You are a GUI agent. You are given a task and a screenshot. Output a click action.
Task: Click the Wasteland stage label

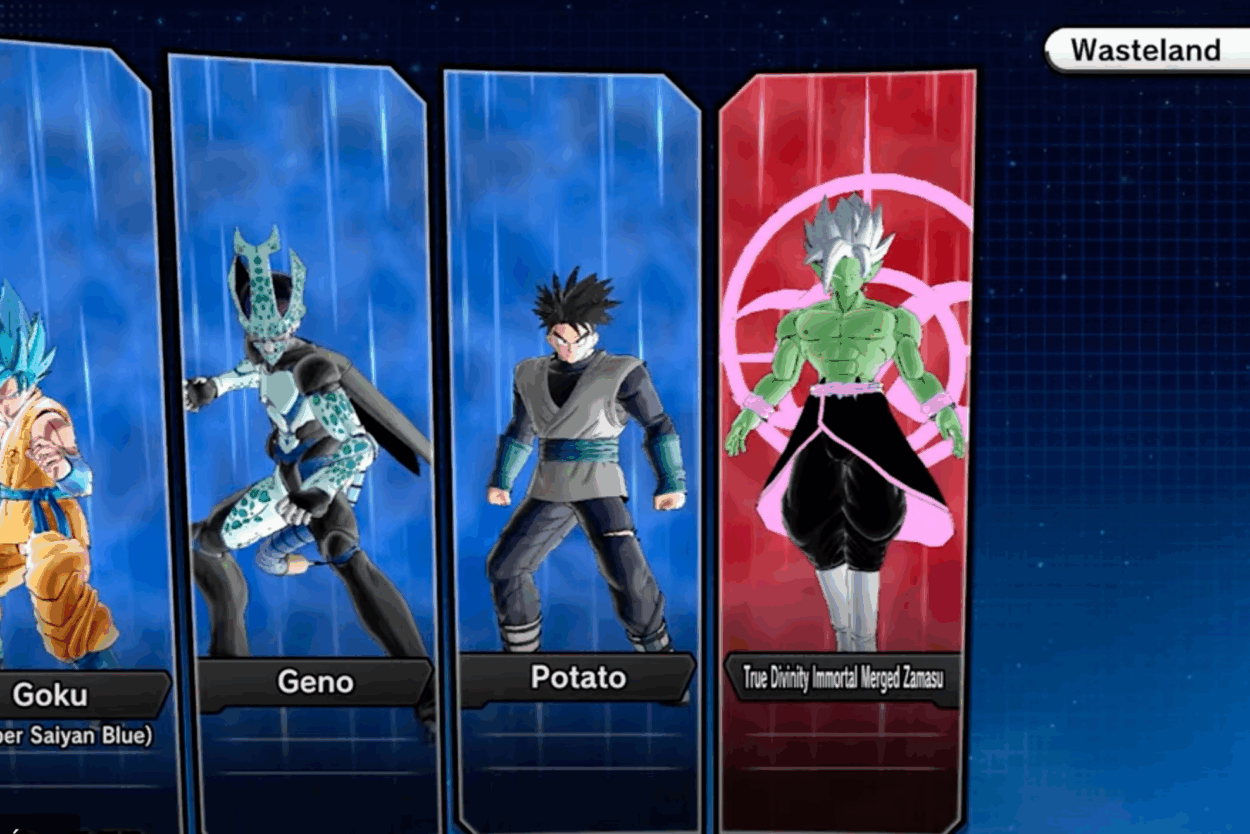(x=1146, y=50)
